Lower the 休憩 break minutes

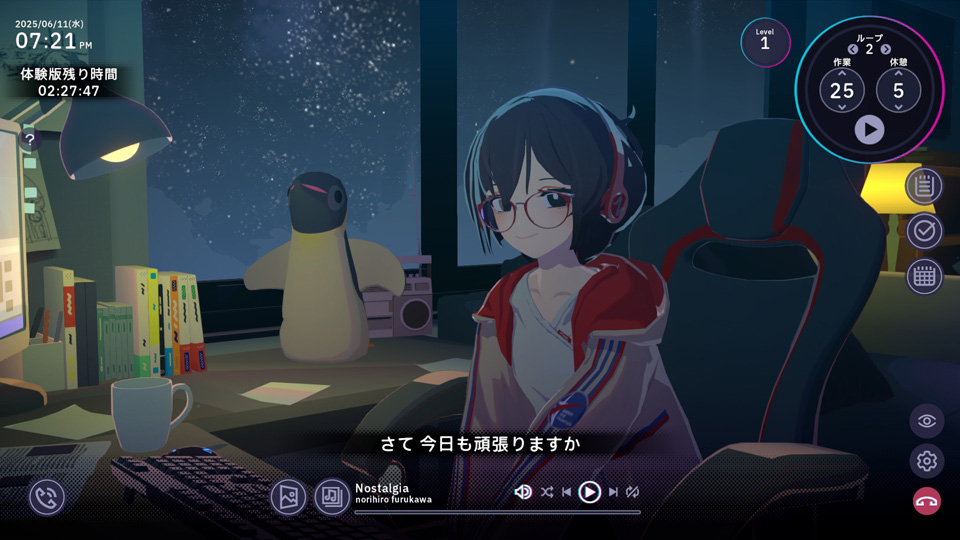tap(898, 107)
